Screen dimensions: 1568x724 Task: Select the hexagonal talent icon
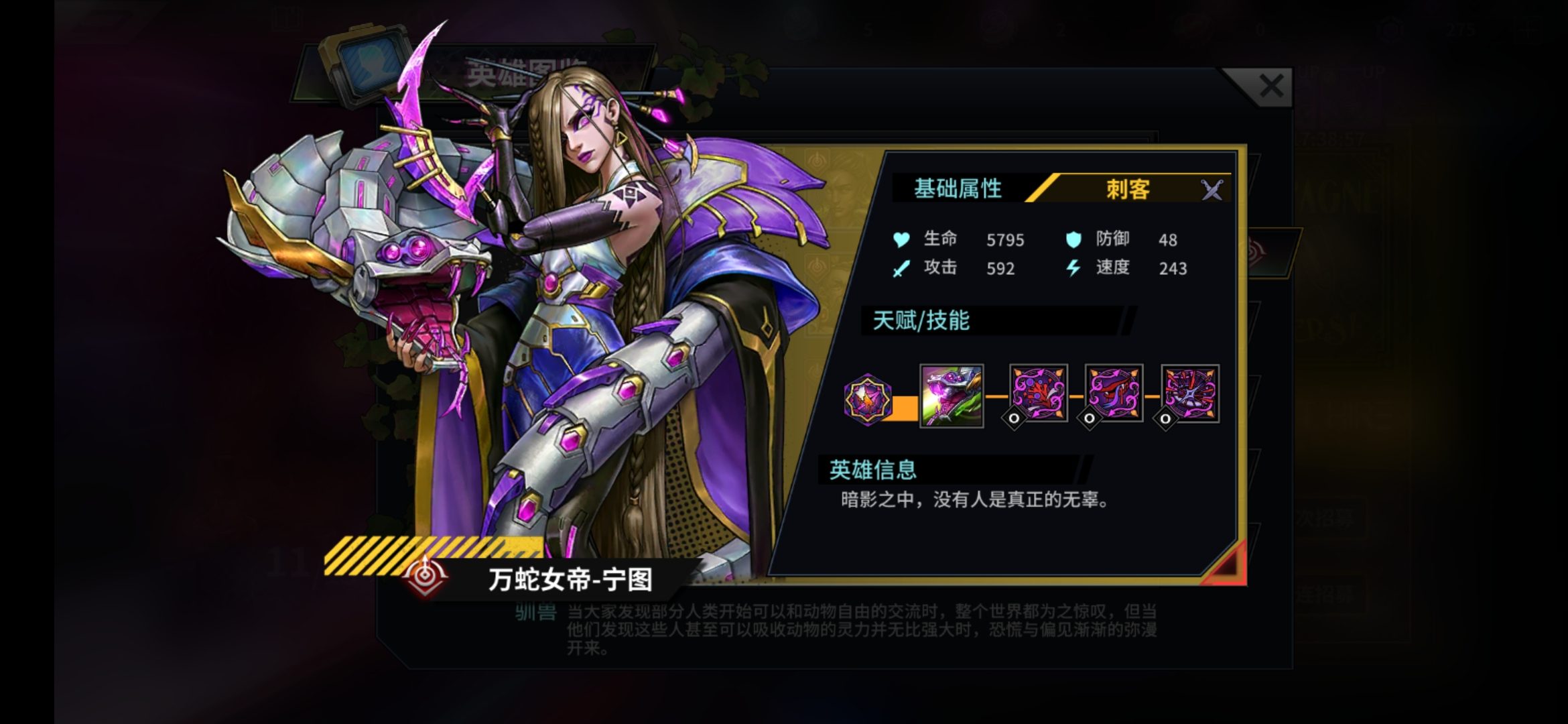tap(867, 400)
